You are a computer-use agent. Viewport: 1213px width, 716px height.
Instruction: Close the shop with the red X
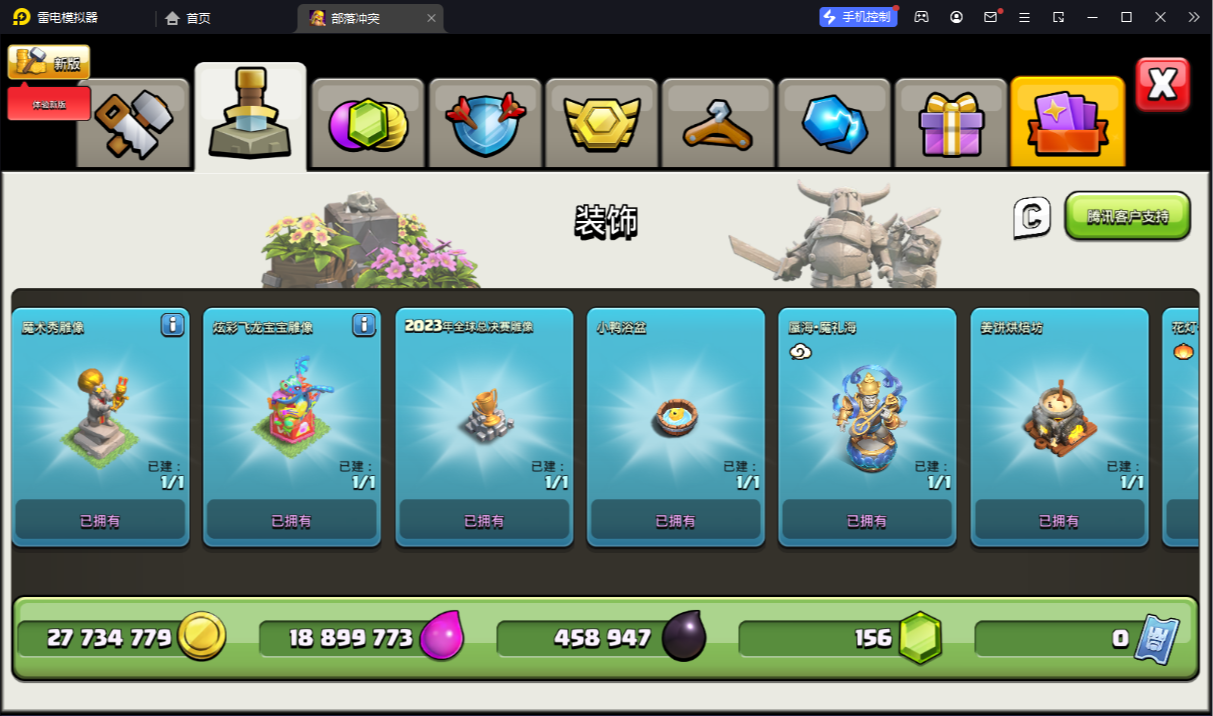pyautogui.click(x=1162, y=84)
